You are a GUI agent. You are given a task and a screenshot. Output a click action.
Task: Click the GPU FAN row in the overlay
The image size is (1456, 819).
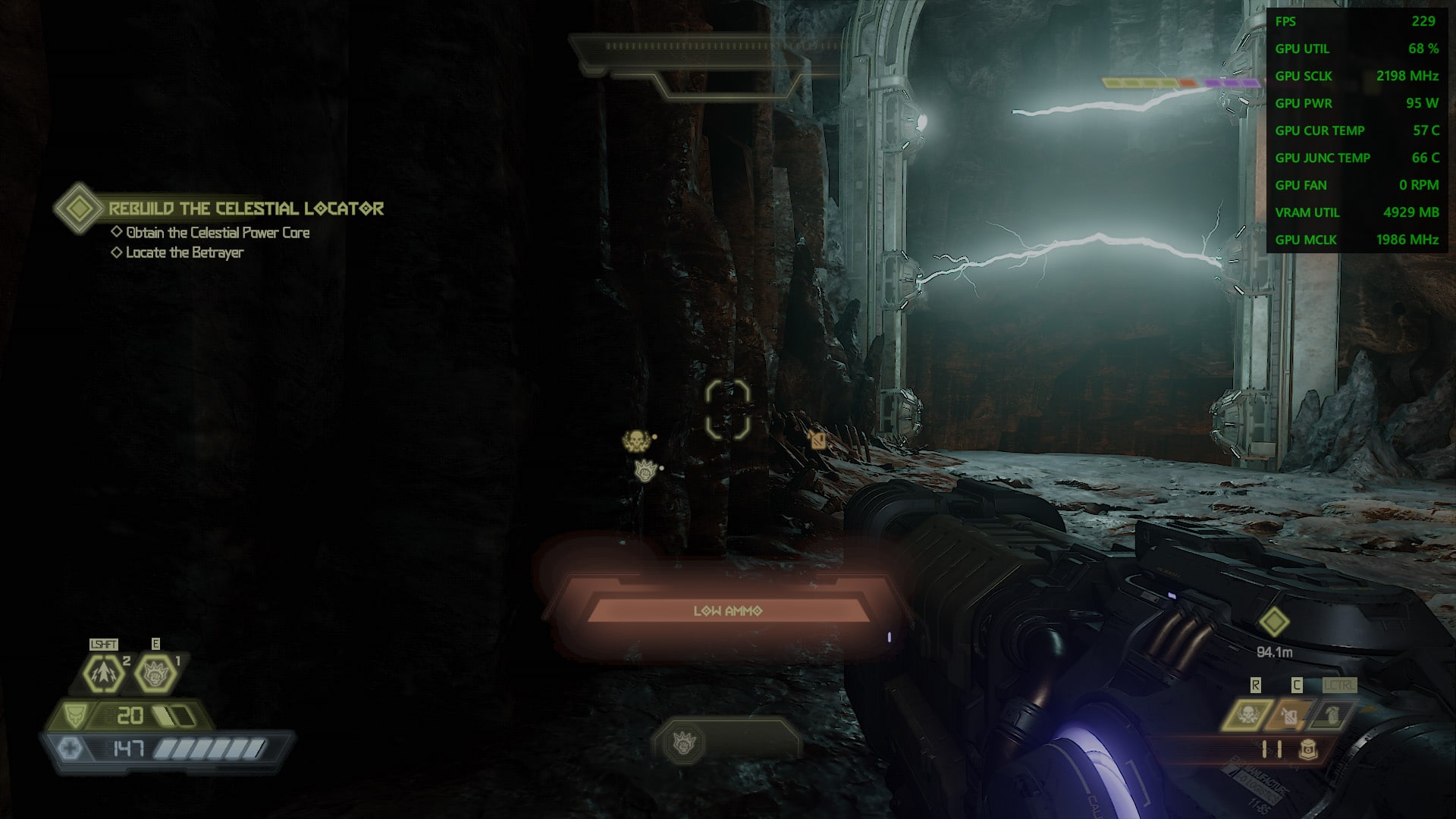click(1356, 185)
